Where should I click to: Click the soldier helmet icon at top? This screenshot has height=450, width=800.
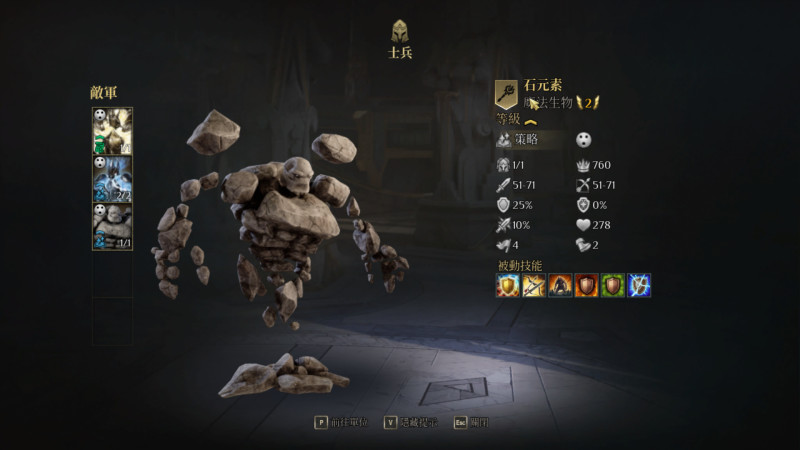(x=400, y=30)
